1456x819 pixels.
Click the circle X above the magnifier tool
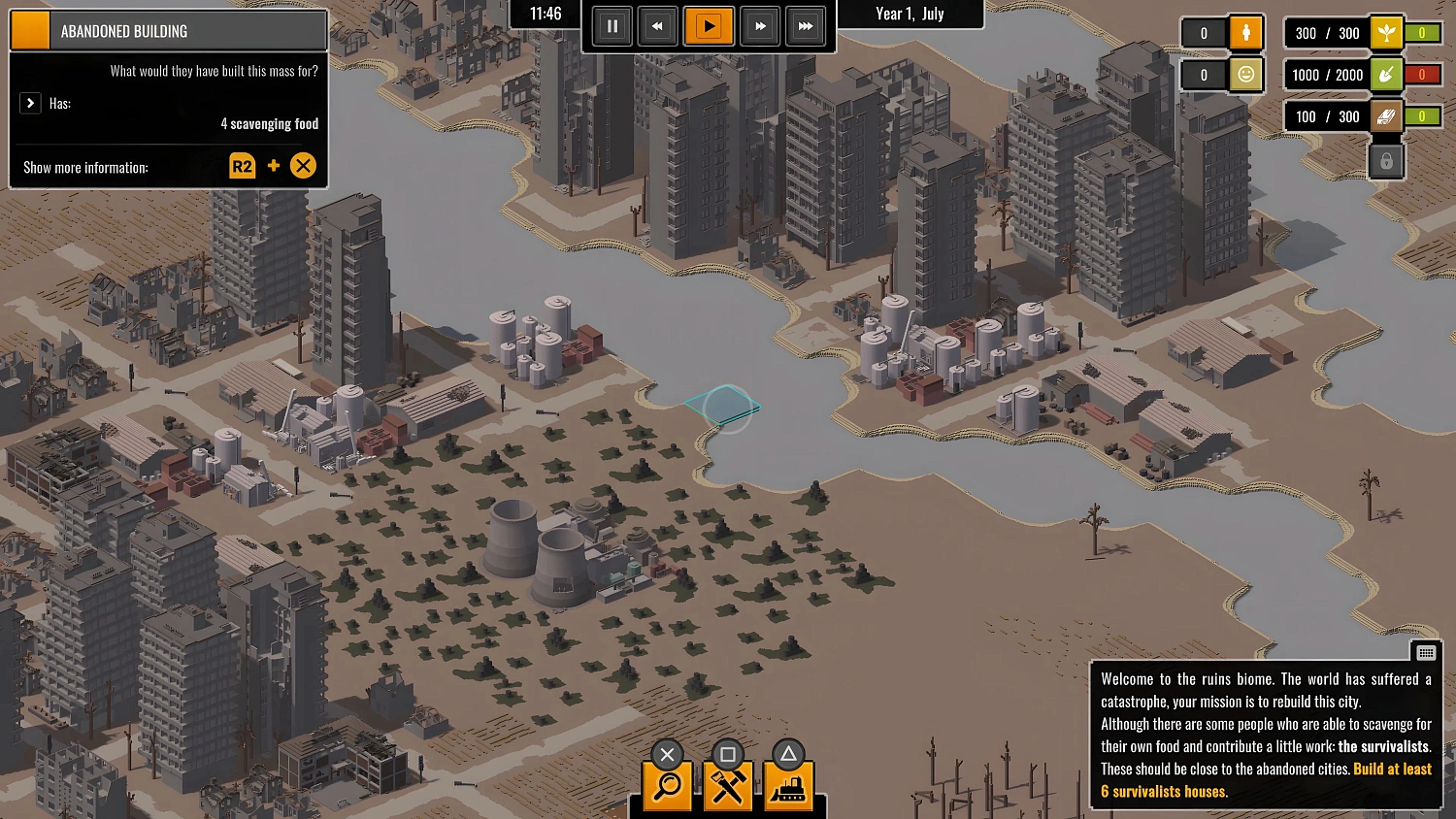pos(667,754)
